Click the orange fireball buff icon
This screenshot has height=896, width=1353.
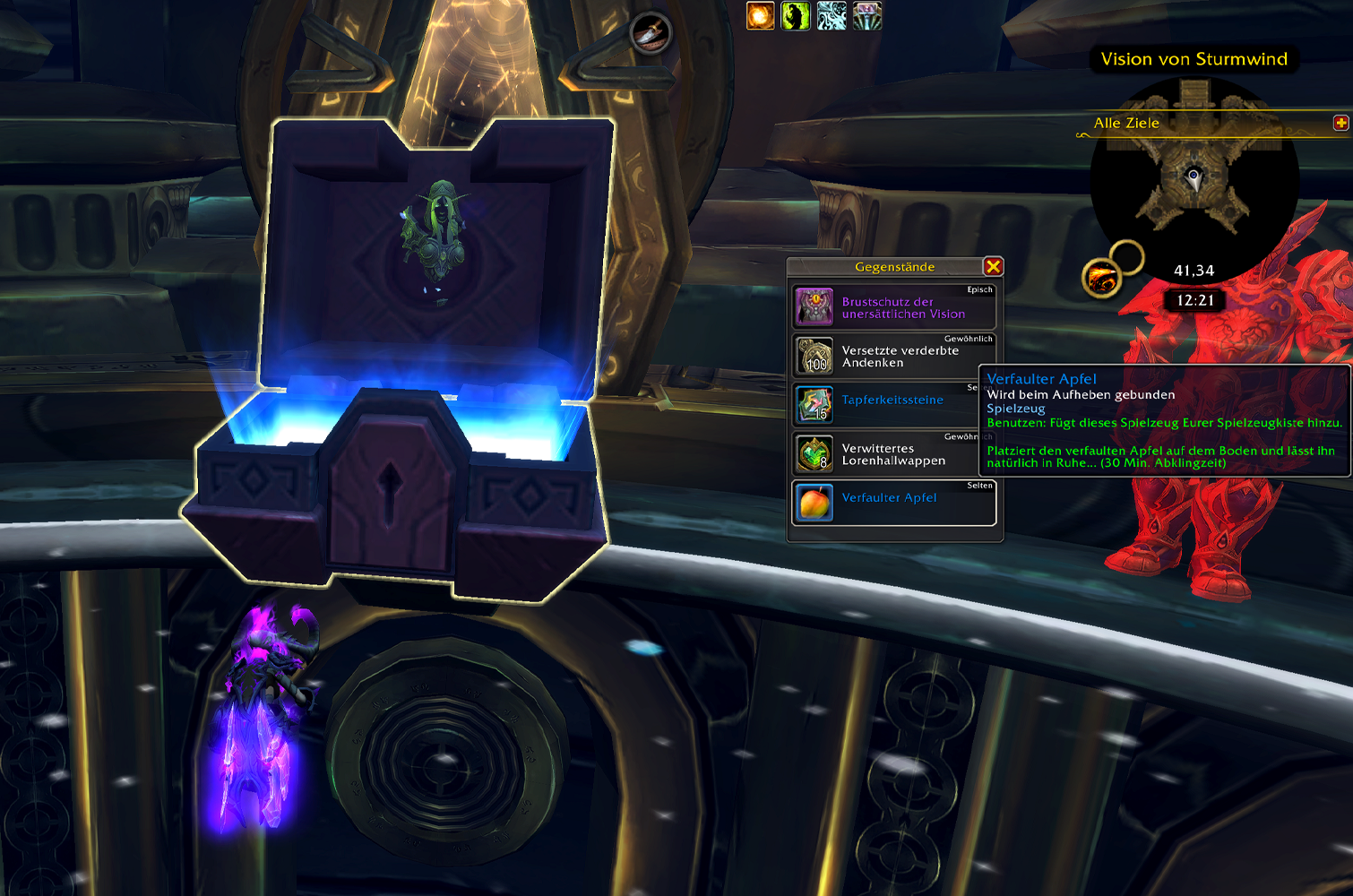pyautogui.click(x=761, y=15)
